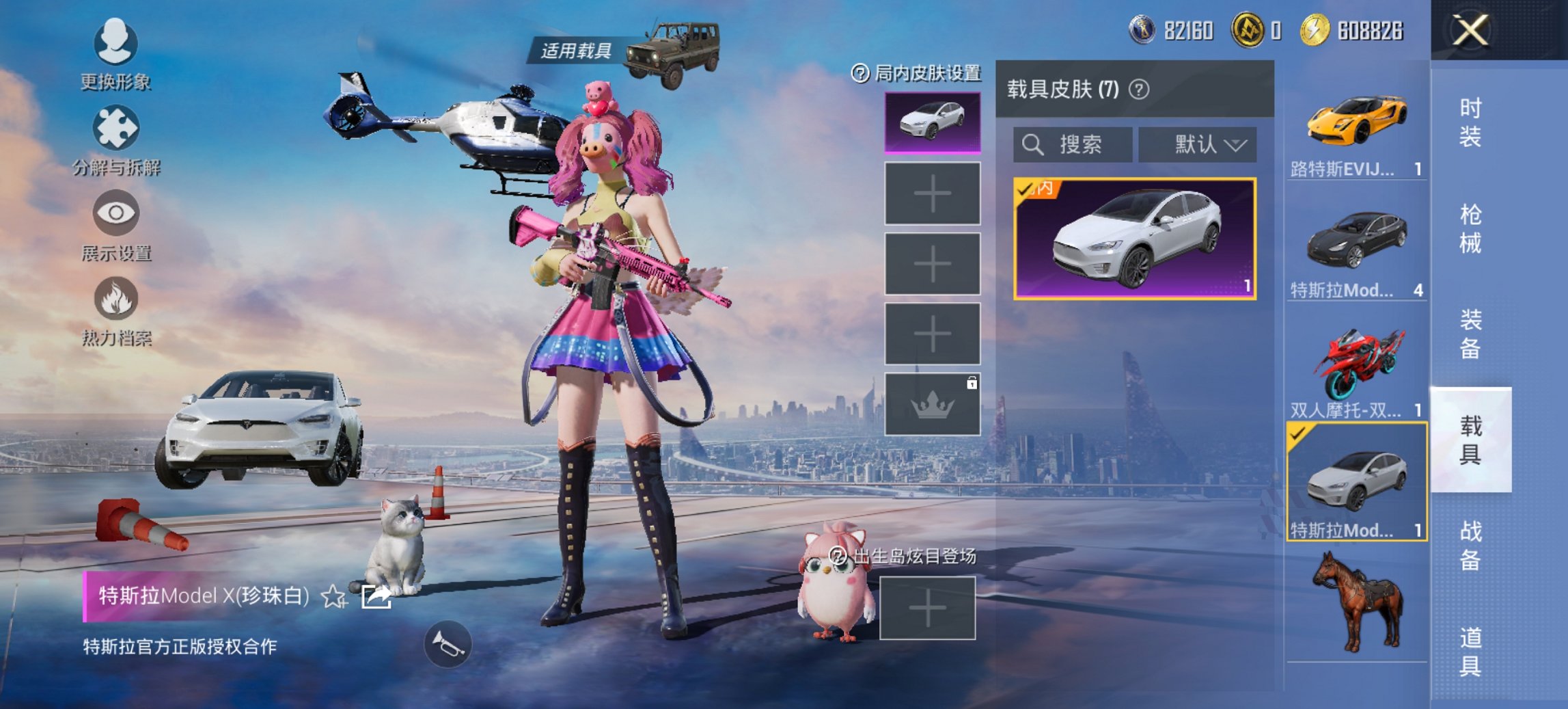The image size is (1568, 709).
Task: Open the 搜索 search field magnifier
Action: 1031,144
